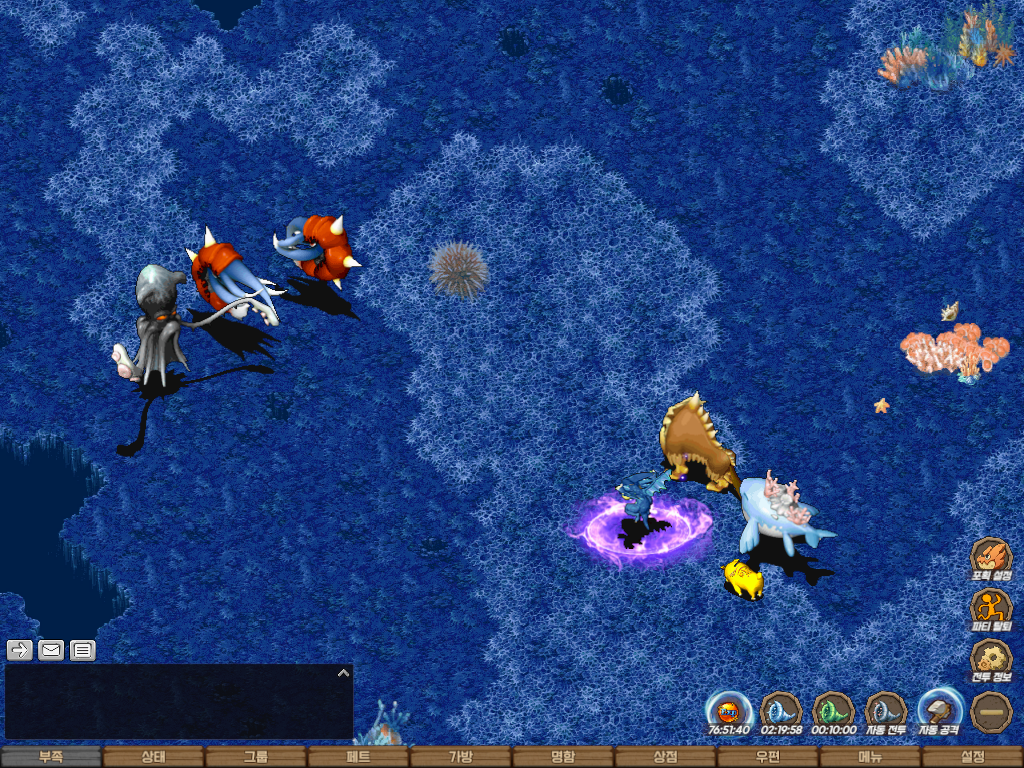
Task: Open the 메뉴 (menu) button
Action: click(x=870, y=757)
